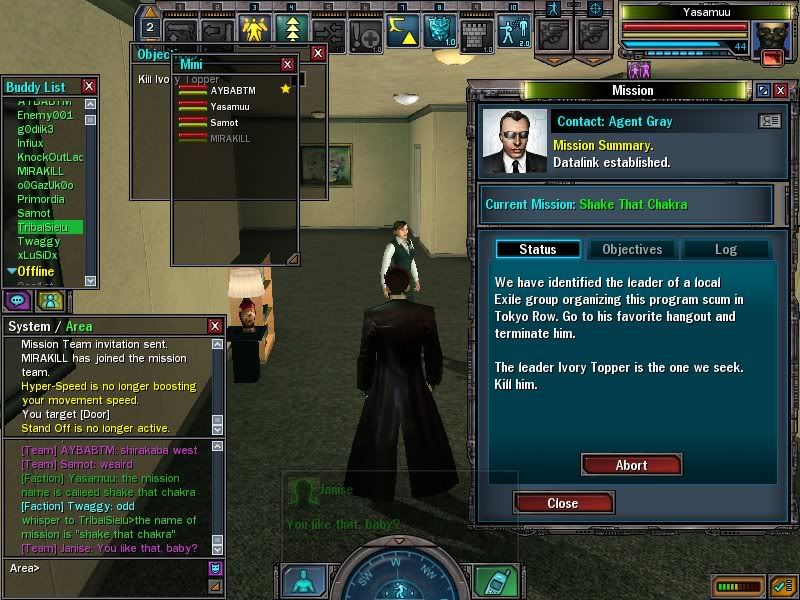Close the Buddy List panel
Viewport: 800px width, 600px height.
coord(89,87)
